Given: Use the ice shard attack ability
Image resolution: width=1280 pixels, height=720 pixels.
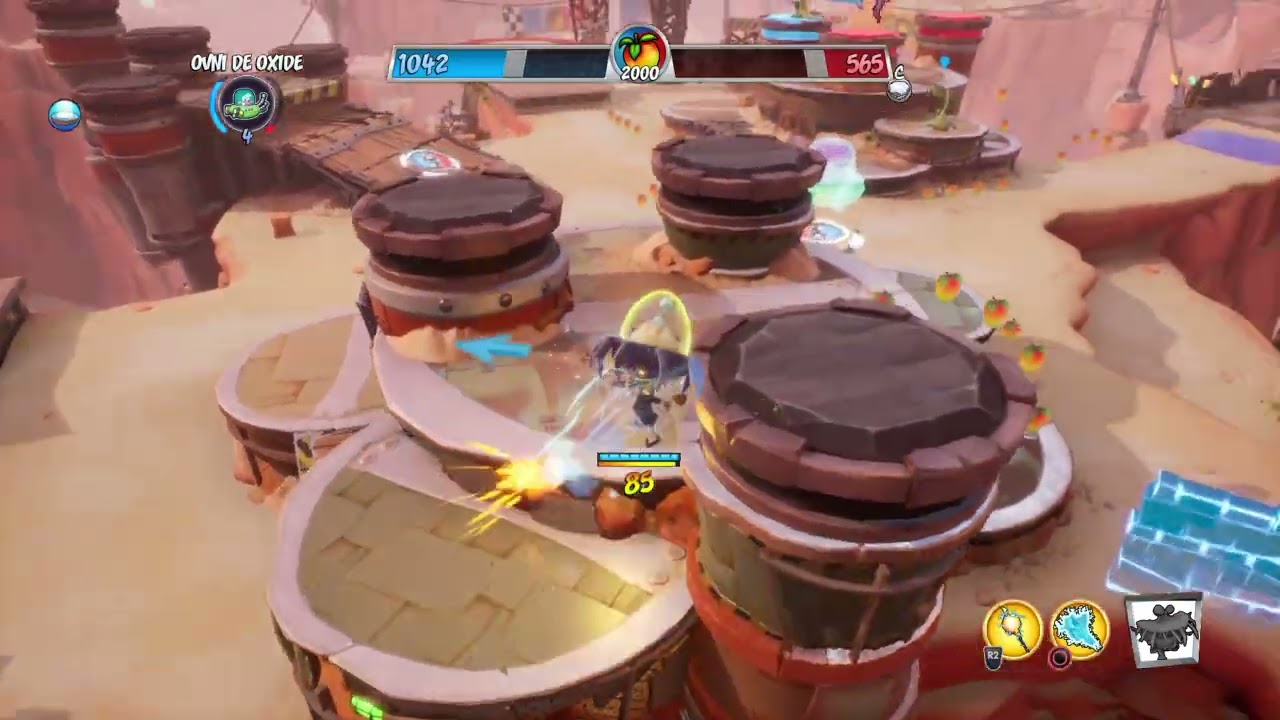Looking at the screenshot, I should pos(1079,629).
